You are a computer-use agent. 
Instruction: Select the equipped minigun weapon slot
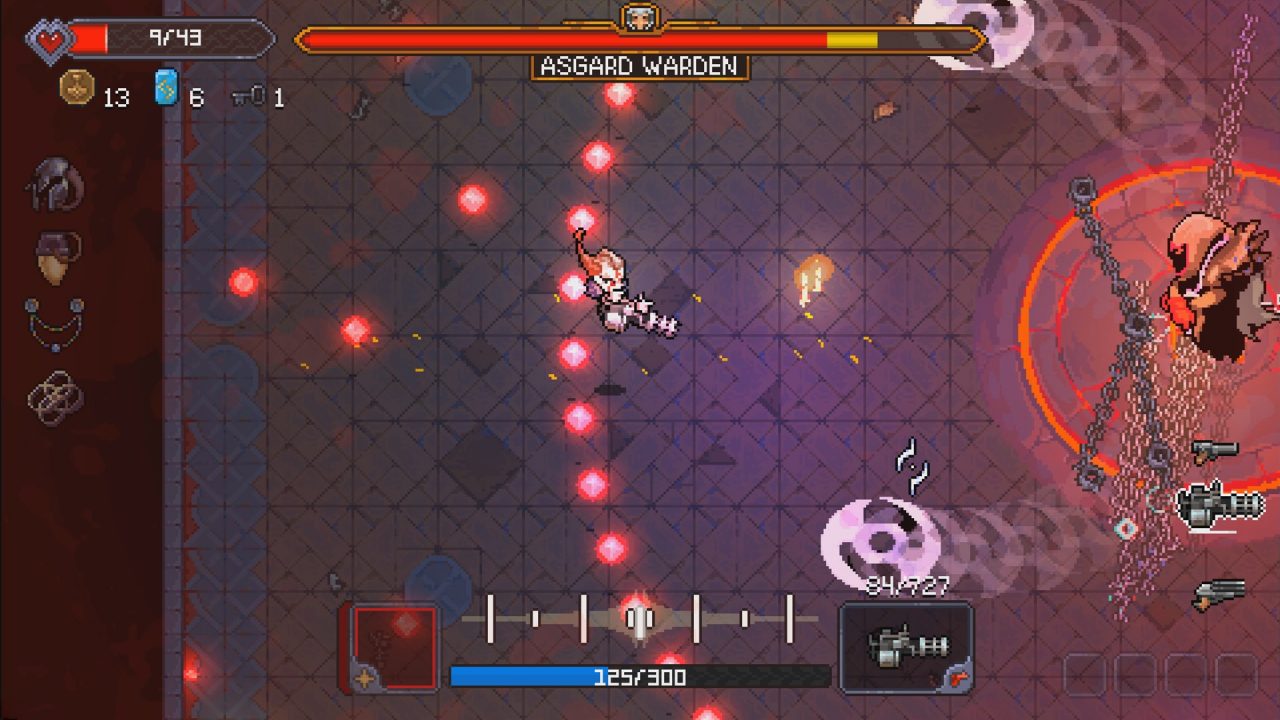pos(906,647)
